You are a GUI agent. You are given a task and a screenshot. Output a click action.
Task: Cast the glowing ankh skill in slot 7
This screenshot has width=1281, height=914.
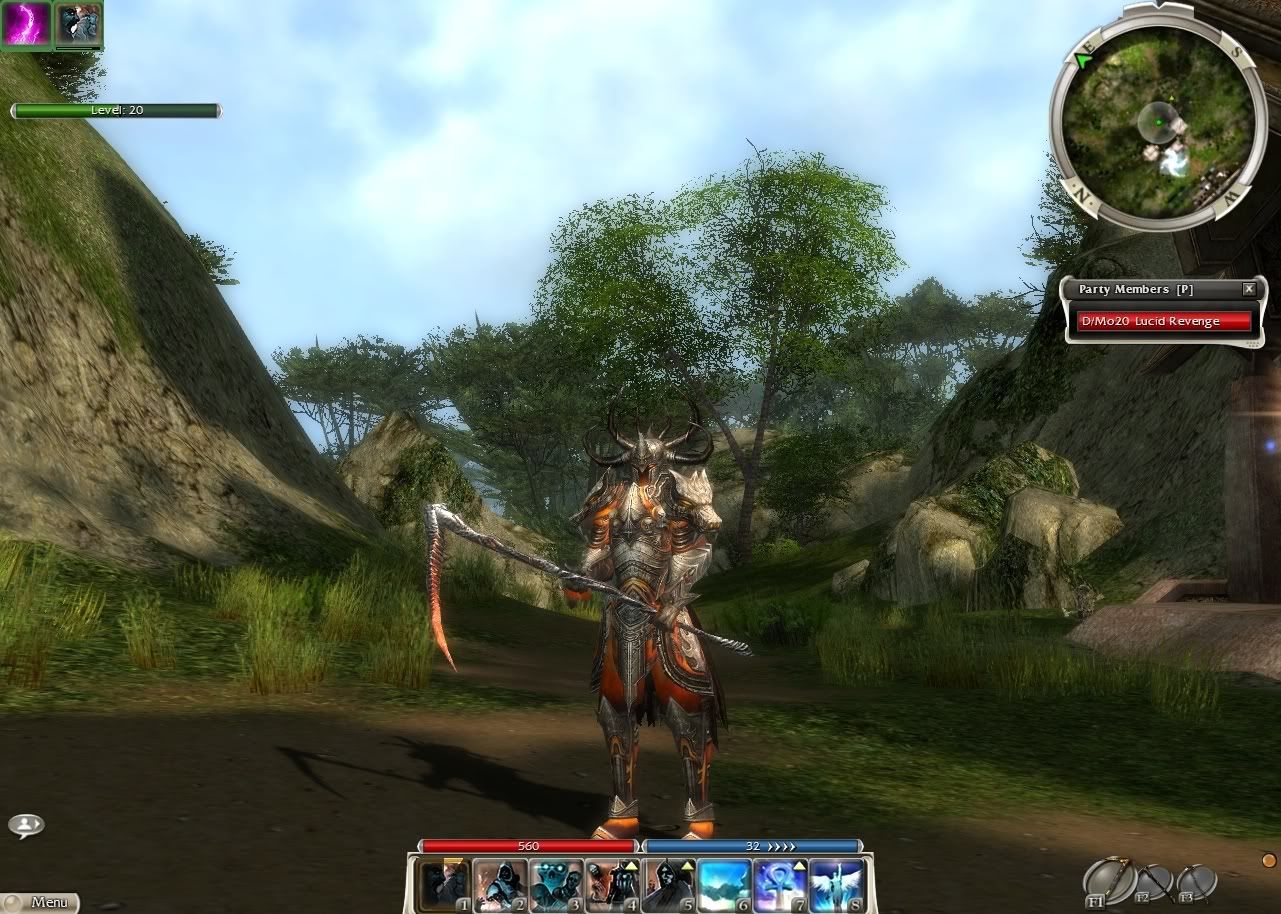780,884
